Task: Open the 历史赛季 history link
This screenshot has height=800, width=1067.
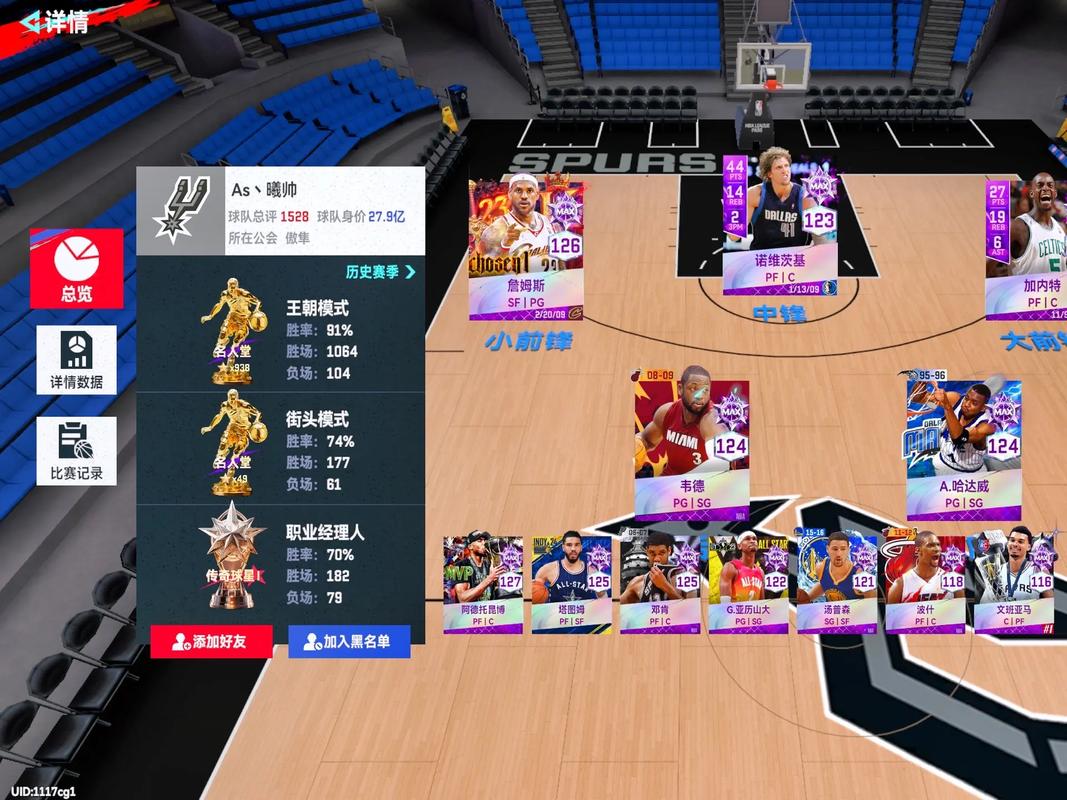Action: pyautogui.click(x=380, y=271)
